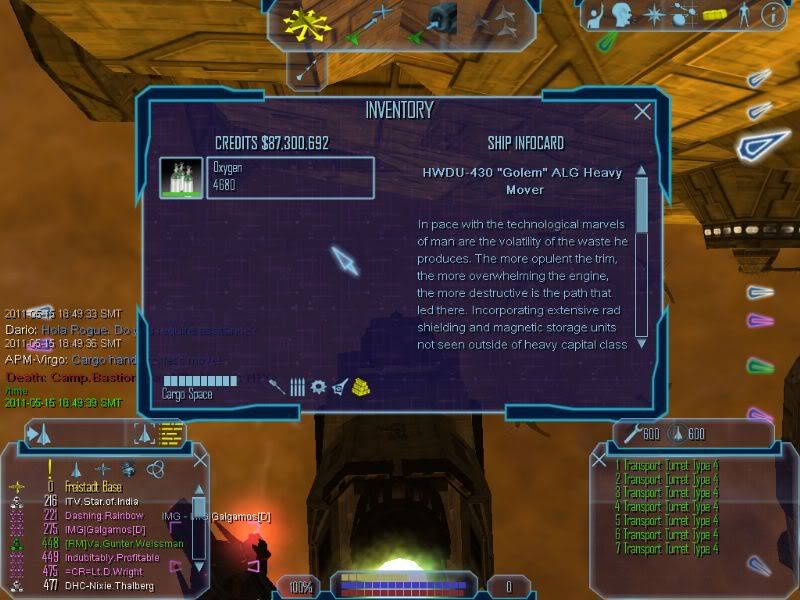Screen dimensions: 800x600
Task: Show the ammunition inventory filter
Action: (x=297, y=387)
